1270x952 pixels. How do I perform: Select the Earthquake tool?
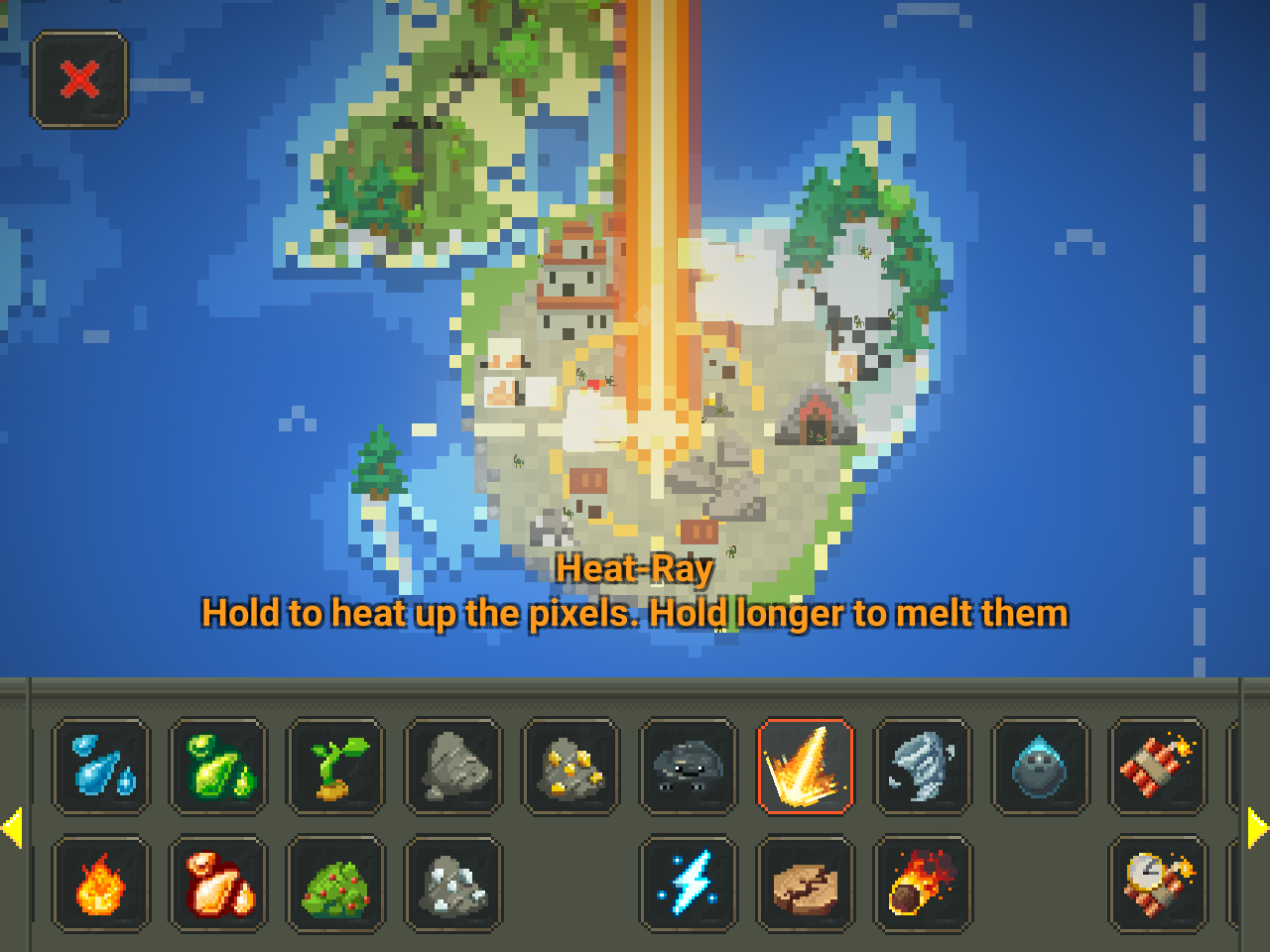coord(805,885)
